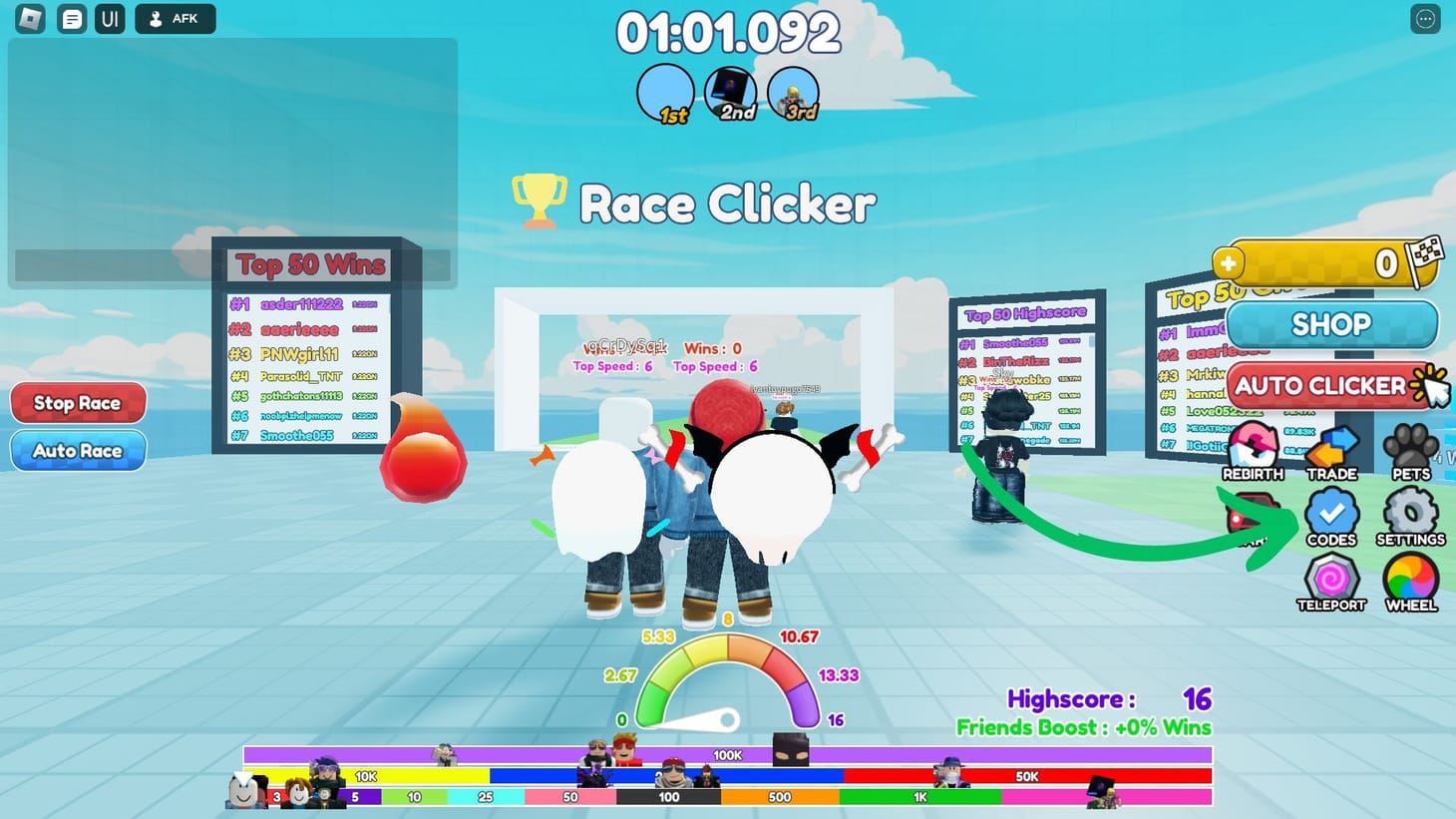Toggle the UI visibility button
This screenshot has width=1456, height=819.
point(109,18)
